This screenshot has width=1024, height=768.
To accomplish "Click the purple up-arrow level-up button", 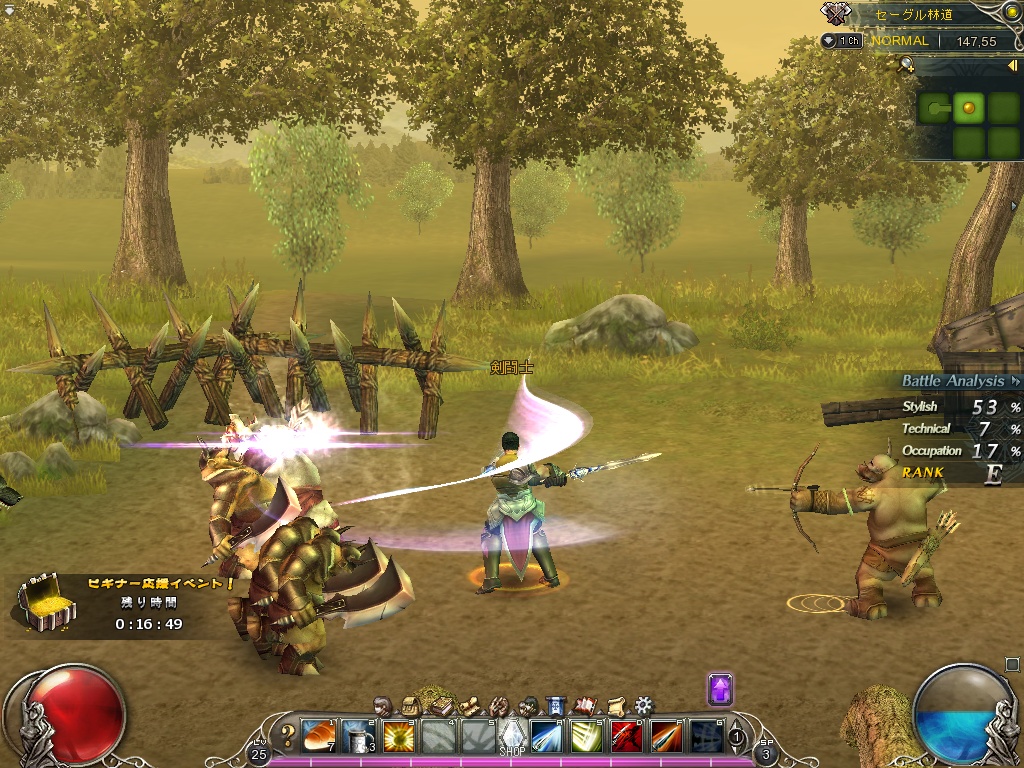I will [x=720, y=689].
